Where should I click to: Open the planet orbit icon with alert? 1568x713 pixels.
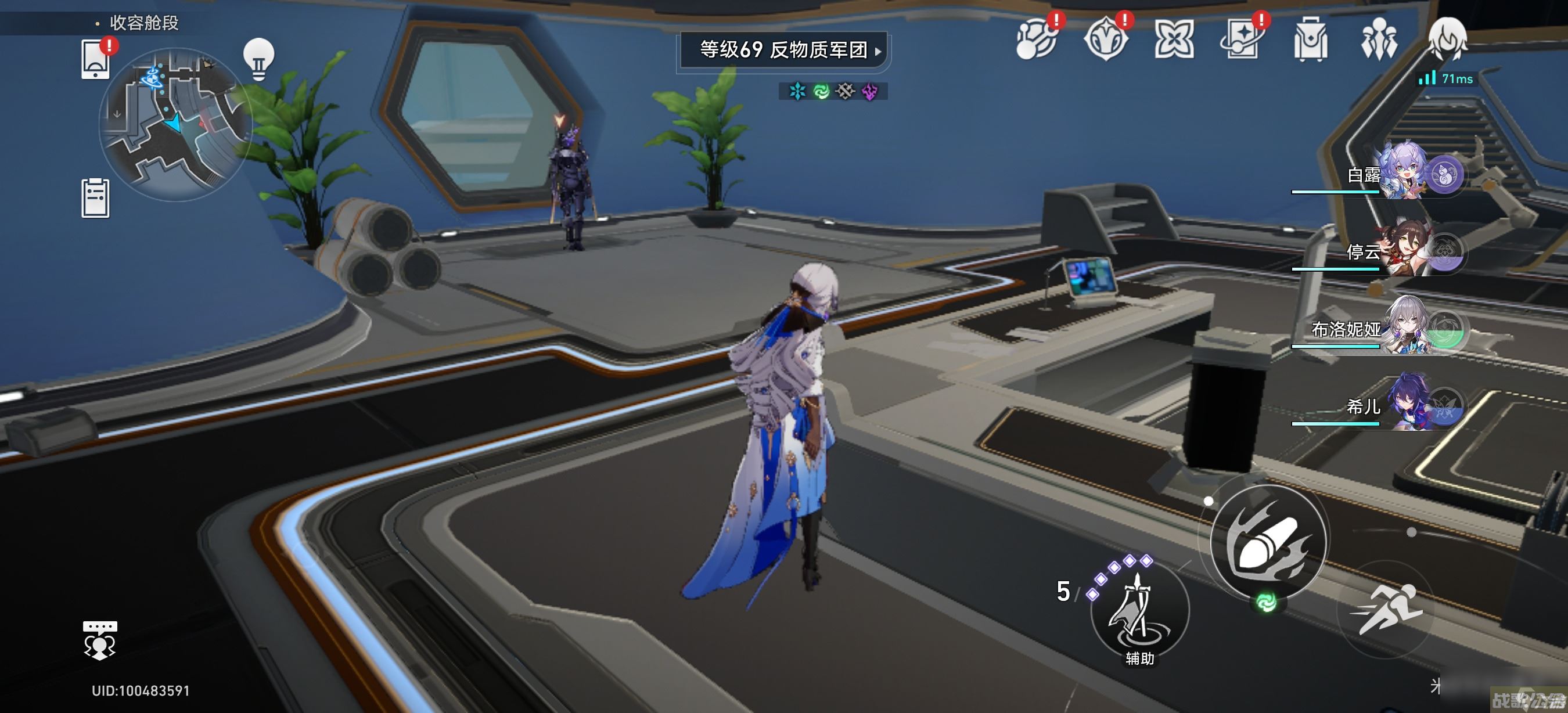[x=1037, y=40]
